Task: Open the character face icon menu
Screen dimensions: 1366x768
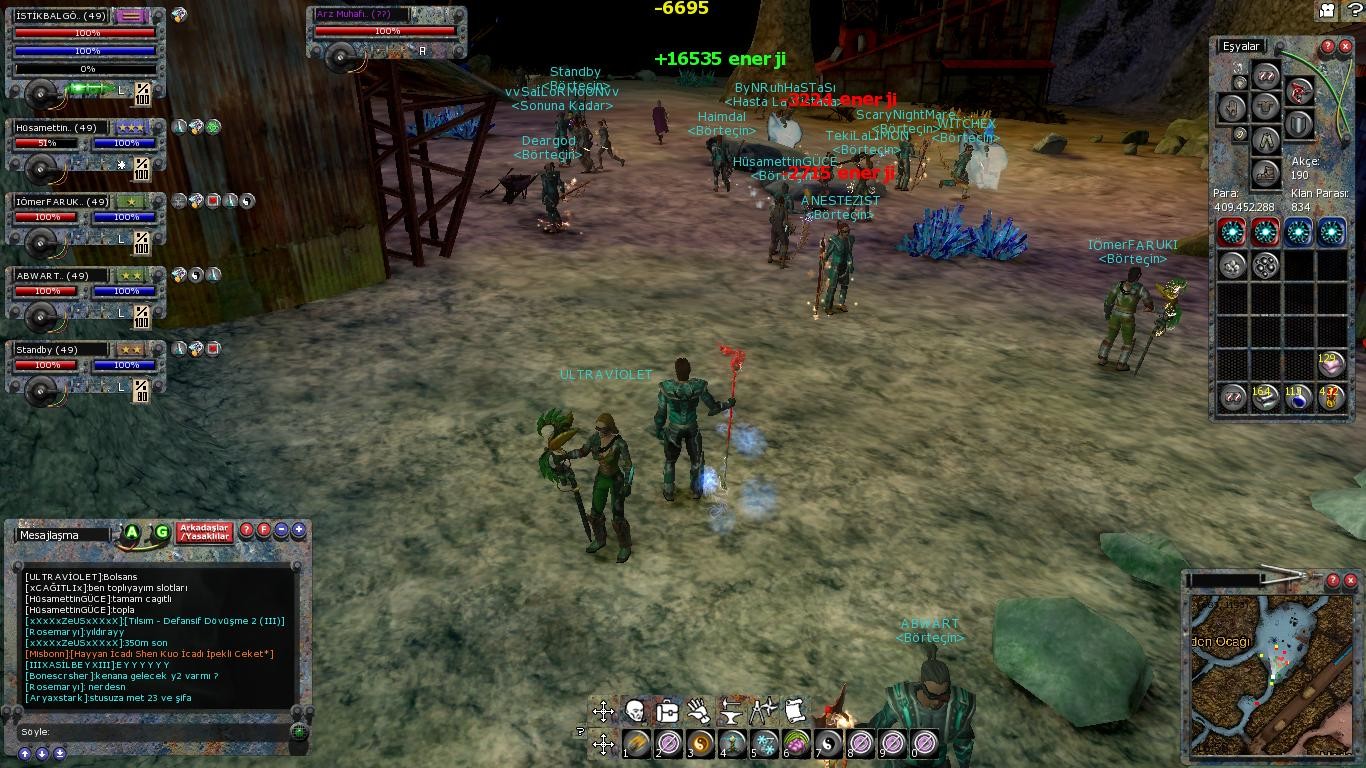Action: click(x=634, y=712)
